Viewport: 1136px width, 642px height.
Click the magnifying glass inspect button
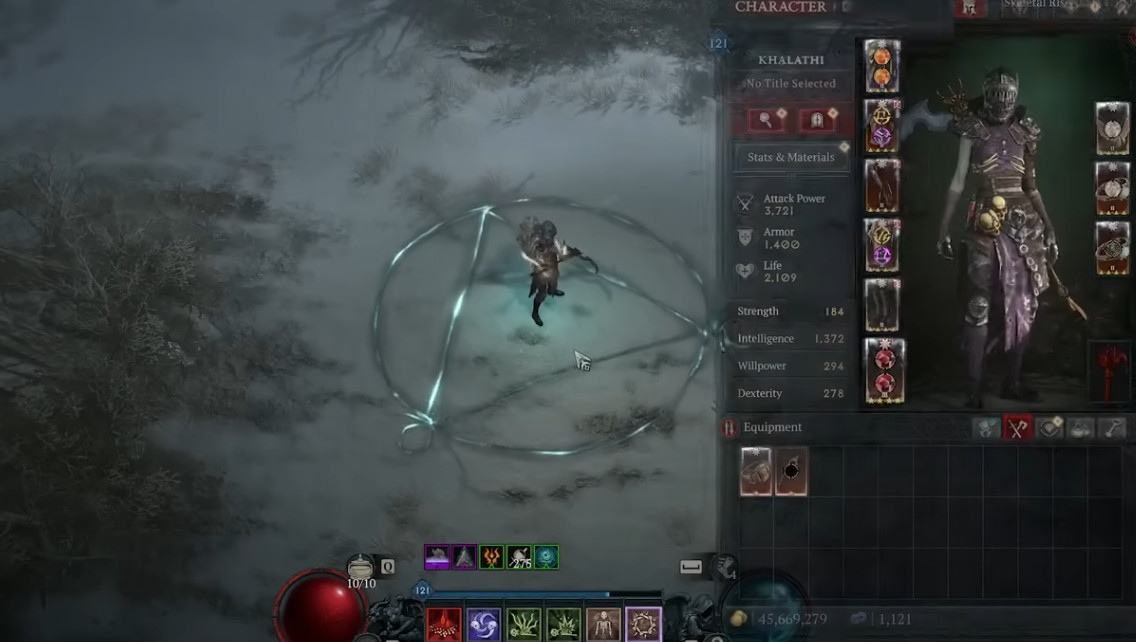click(765, 120)
